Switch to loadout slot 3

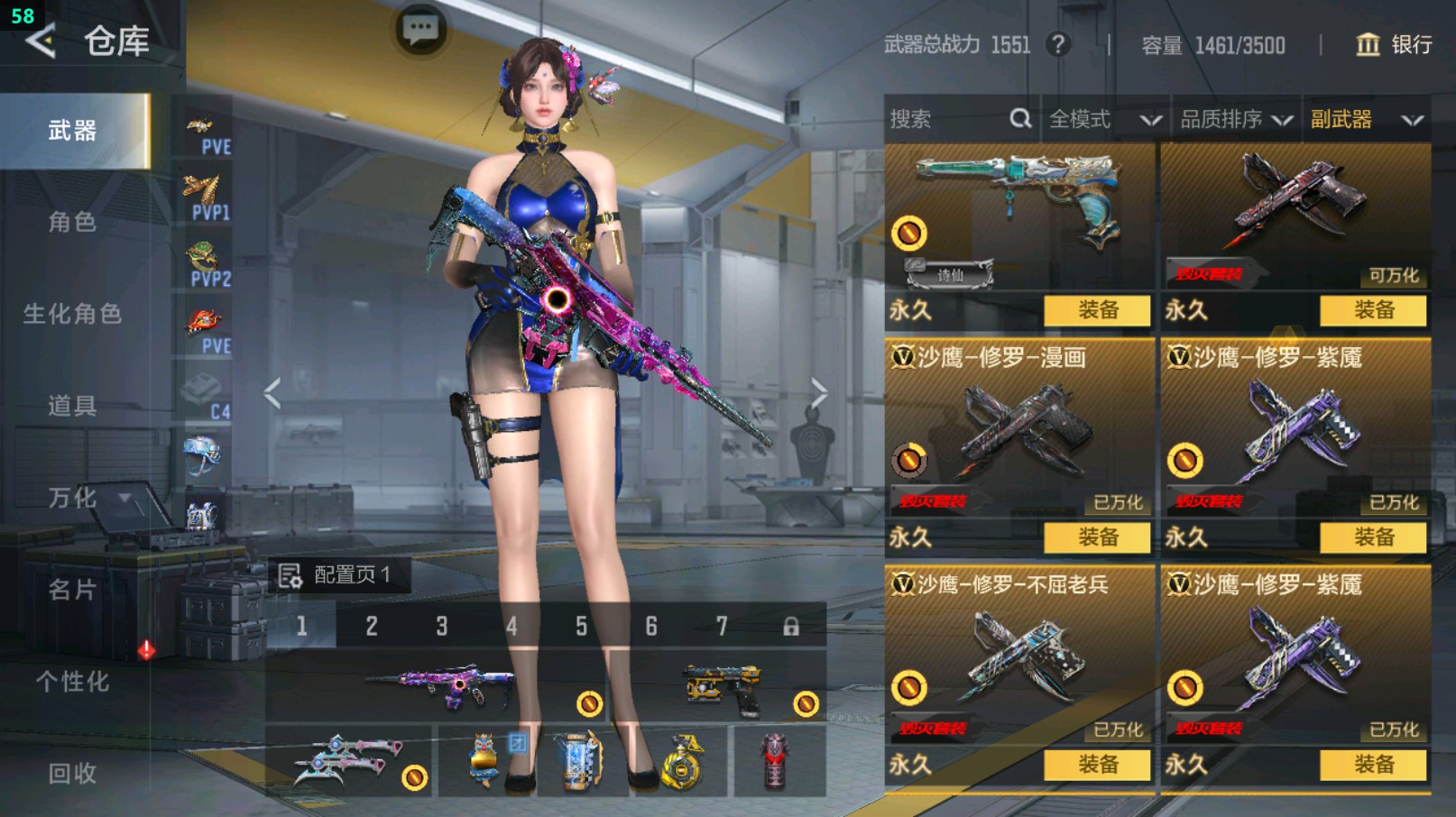point(442,626)
